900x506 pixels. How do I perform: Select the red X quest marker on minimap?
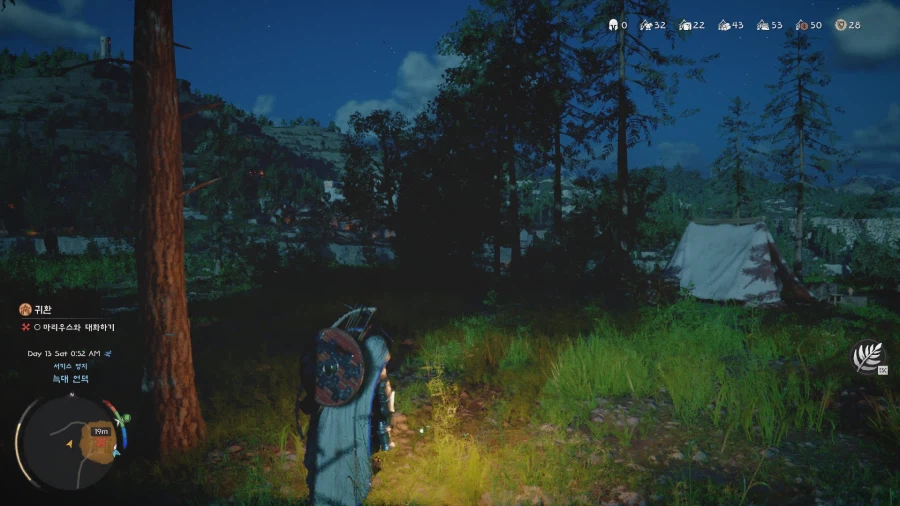pyautogui.click(x=101, y=443)
